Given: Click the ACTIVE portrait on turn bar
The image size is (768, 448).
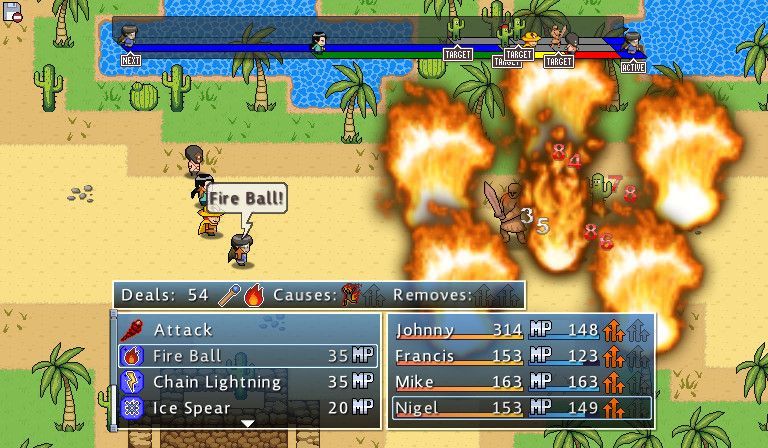Looking at the screenshot, I should [632, 43].
